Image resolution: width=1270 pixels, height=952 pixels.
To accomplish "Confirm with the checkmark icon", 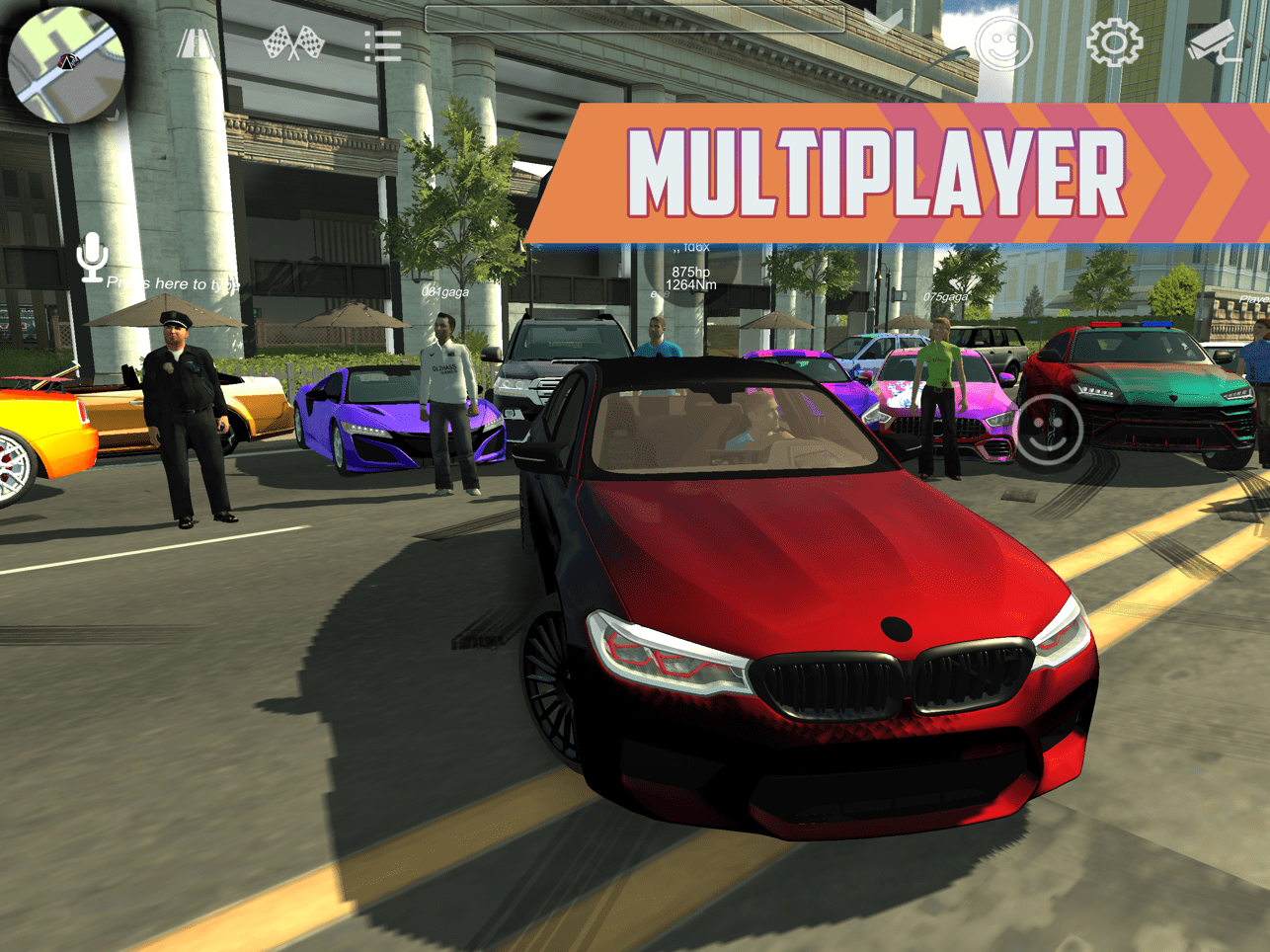I will click(x=882, y=23).
